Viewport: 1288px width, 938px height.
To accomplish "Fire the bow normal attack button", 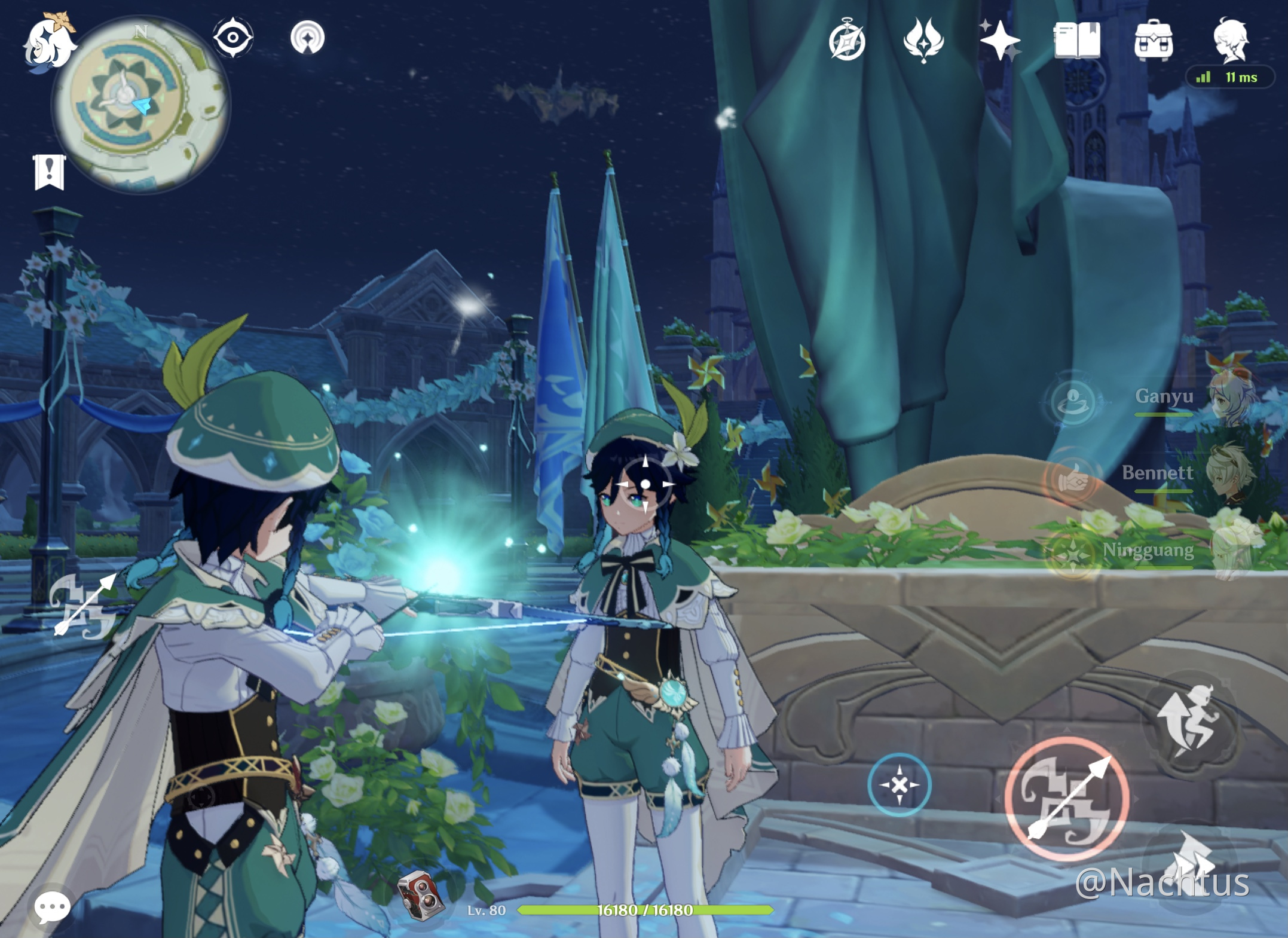I will (x=1067, y=799).
